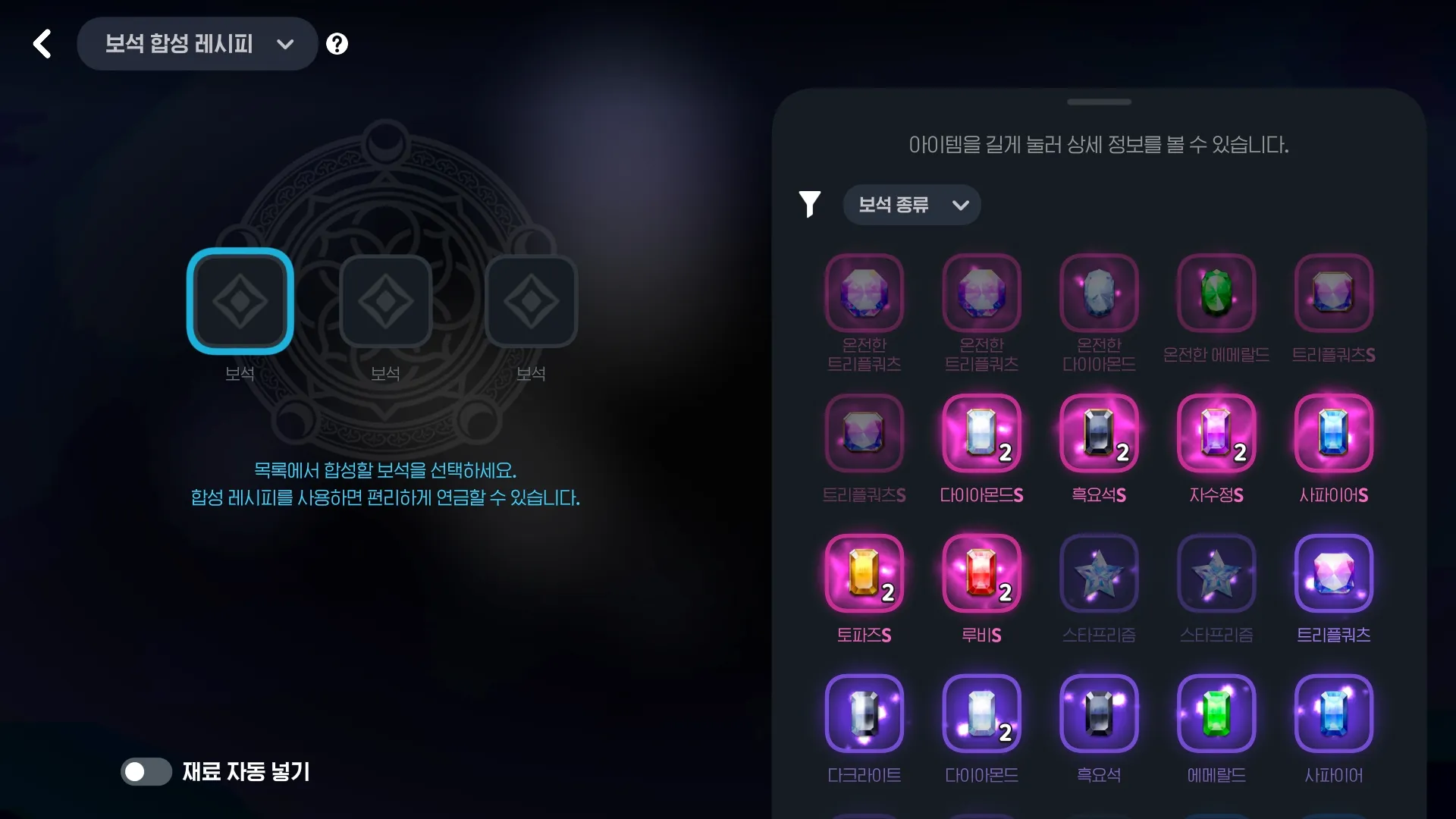Image resolution: width=1456 pixels, height=819 pixels.
Task: Select the highlighted first 보석 slot
Action: [240, 301]
